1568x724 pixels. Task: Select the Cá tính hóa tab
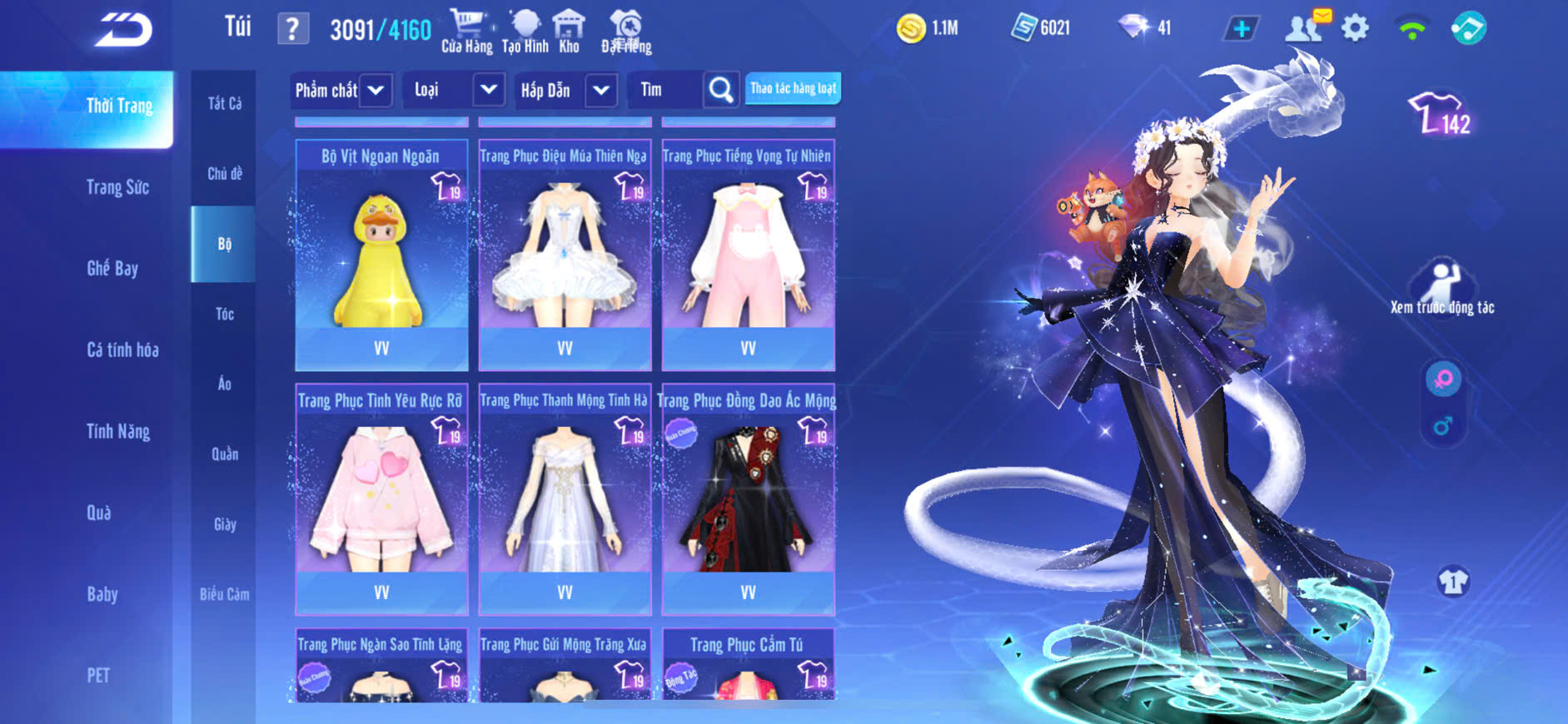[122, 350]
